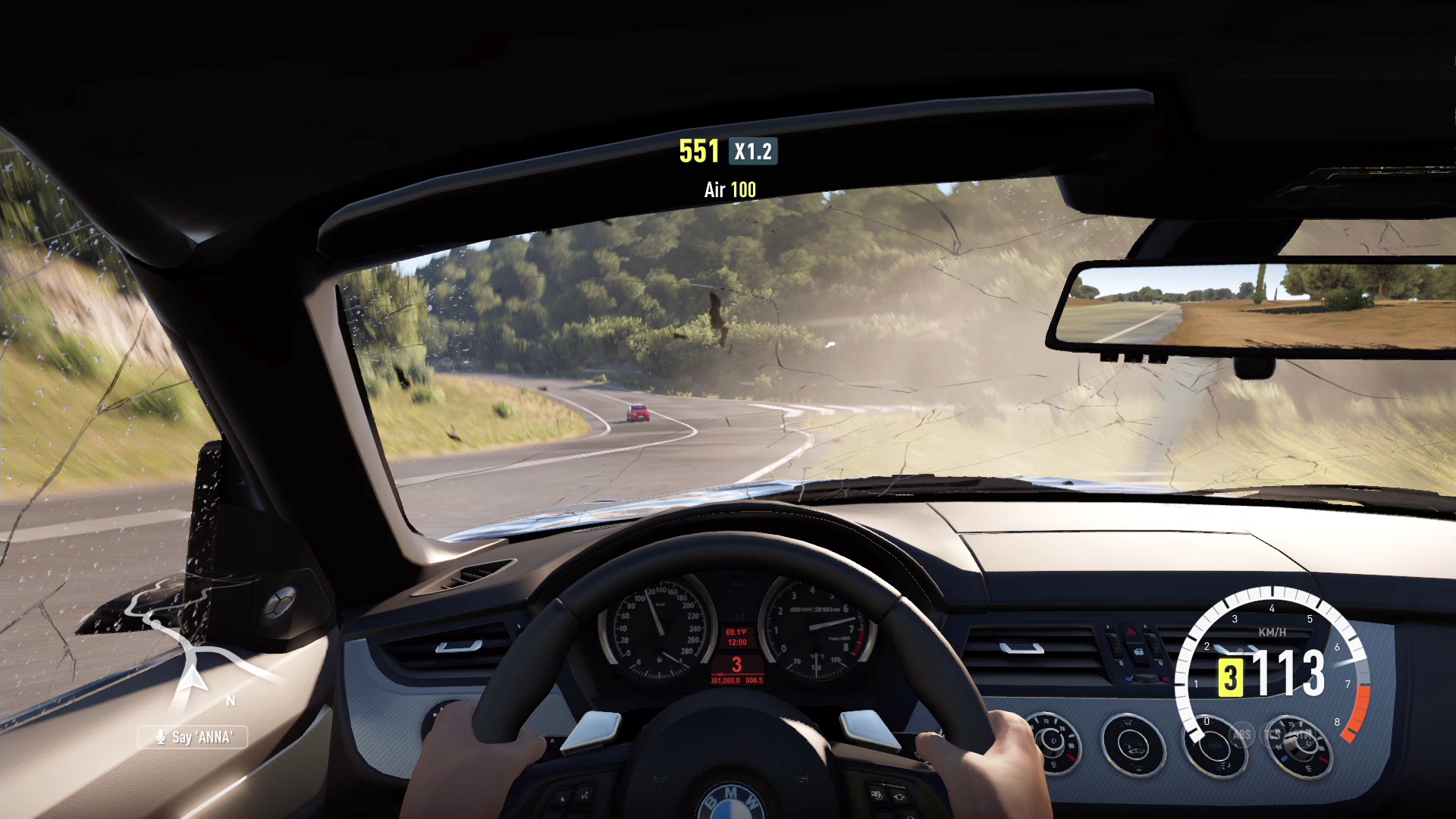1456x819 pixels.
Task: Click the fuel pump icon on the speedometer gauge
Action: 660,660
